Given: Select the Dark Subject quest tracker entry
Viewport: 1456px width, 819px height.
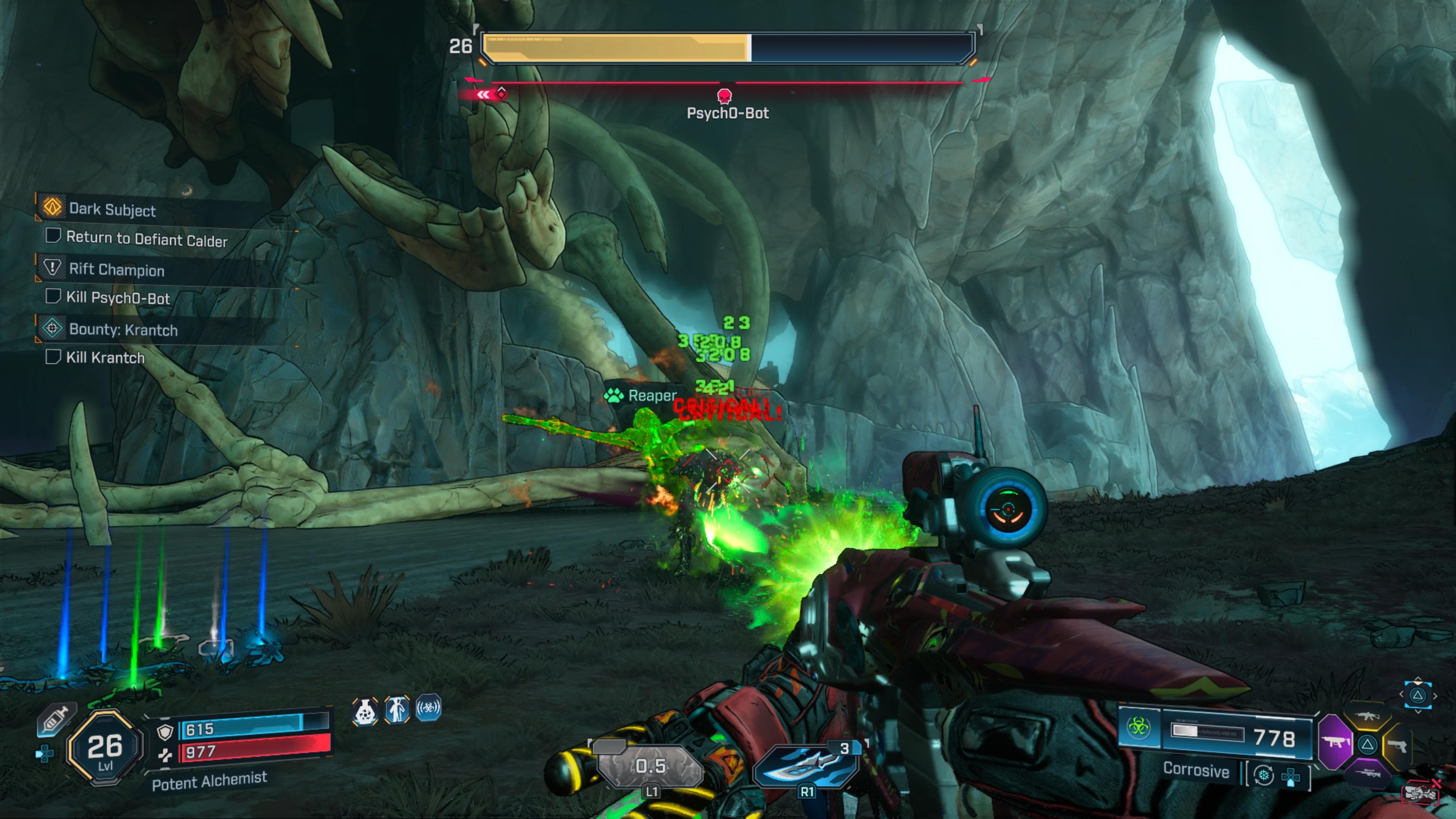Looking at the screenshot, I should click(112, 209).
